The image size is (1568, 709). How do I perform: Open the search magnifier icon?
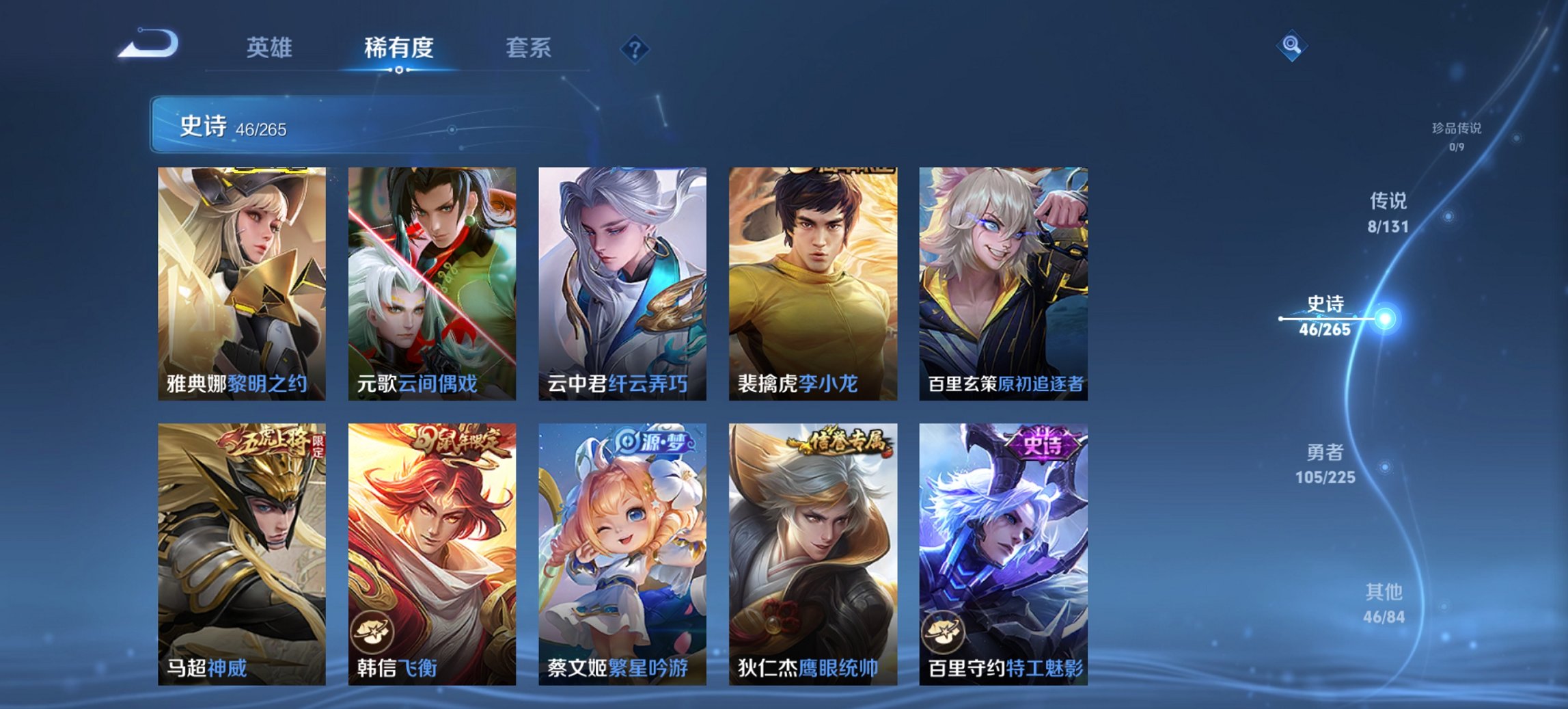tap(1290, 46)
